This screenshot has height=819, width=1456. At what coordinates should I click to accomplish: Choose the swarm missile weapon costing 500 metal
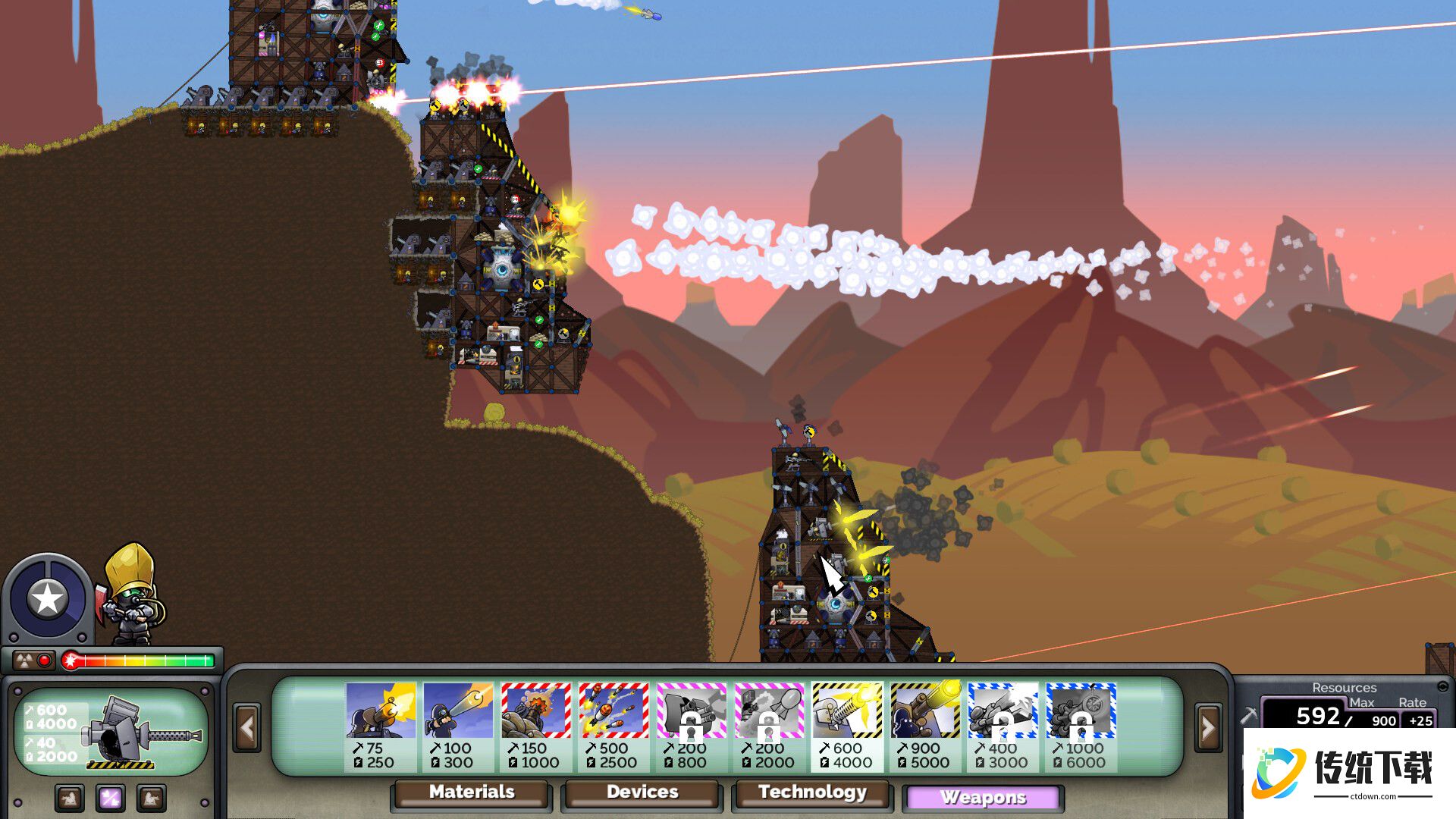(613, 726)
